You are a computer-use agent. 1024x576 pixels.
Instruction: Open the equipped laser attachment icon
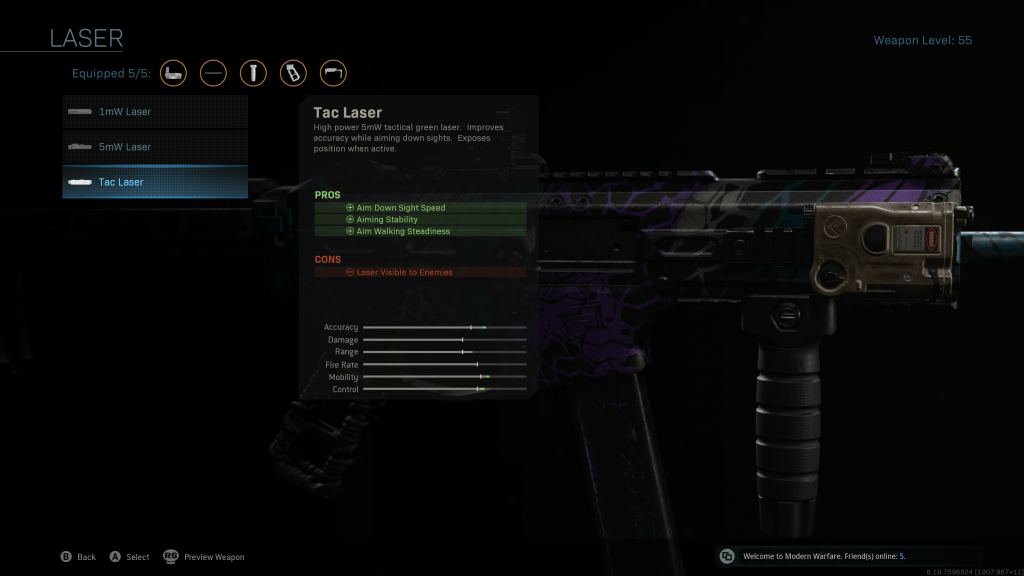[174, 73]
